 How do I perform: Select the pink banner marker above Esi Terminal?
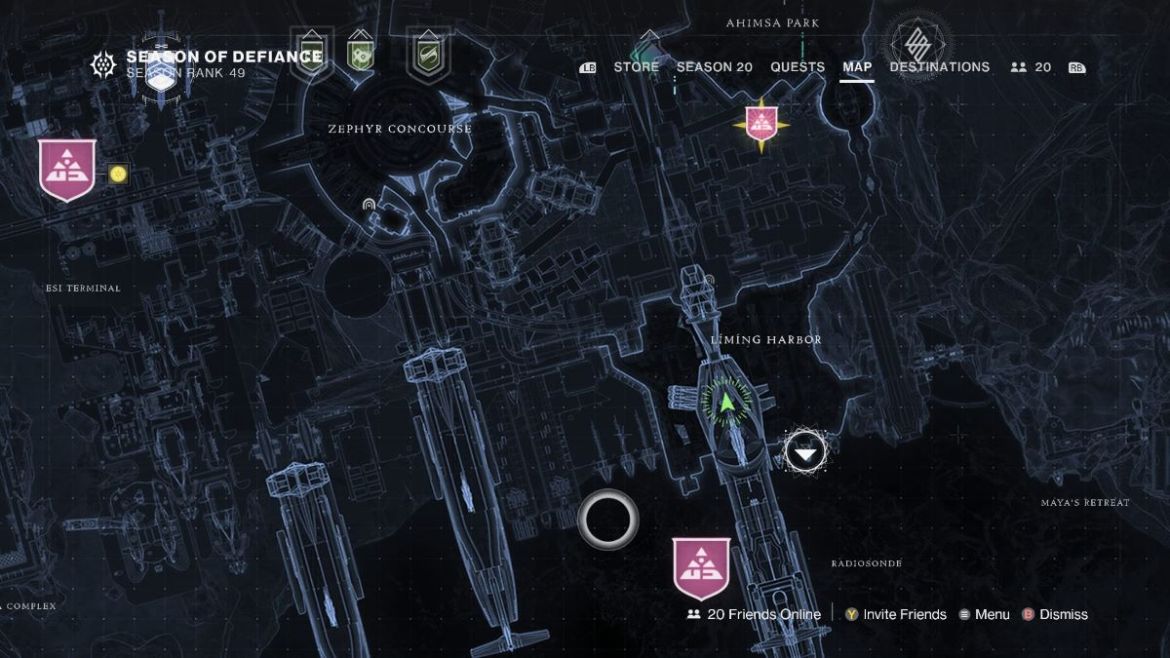pyautogui.click(x=67, y=169)
